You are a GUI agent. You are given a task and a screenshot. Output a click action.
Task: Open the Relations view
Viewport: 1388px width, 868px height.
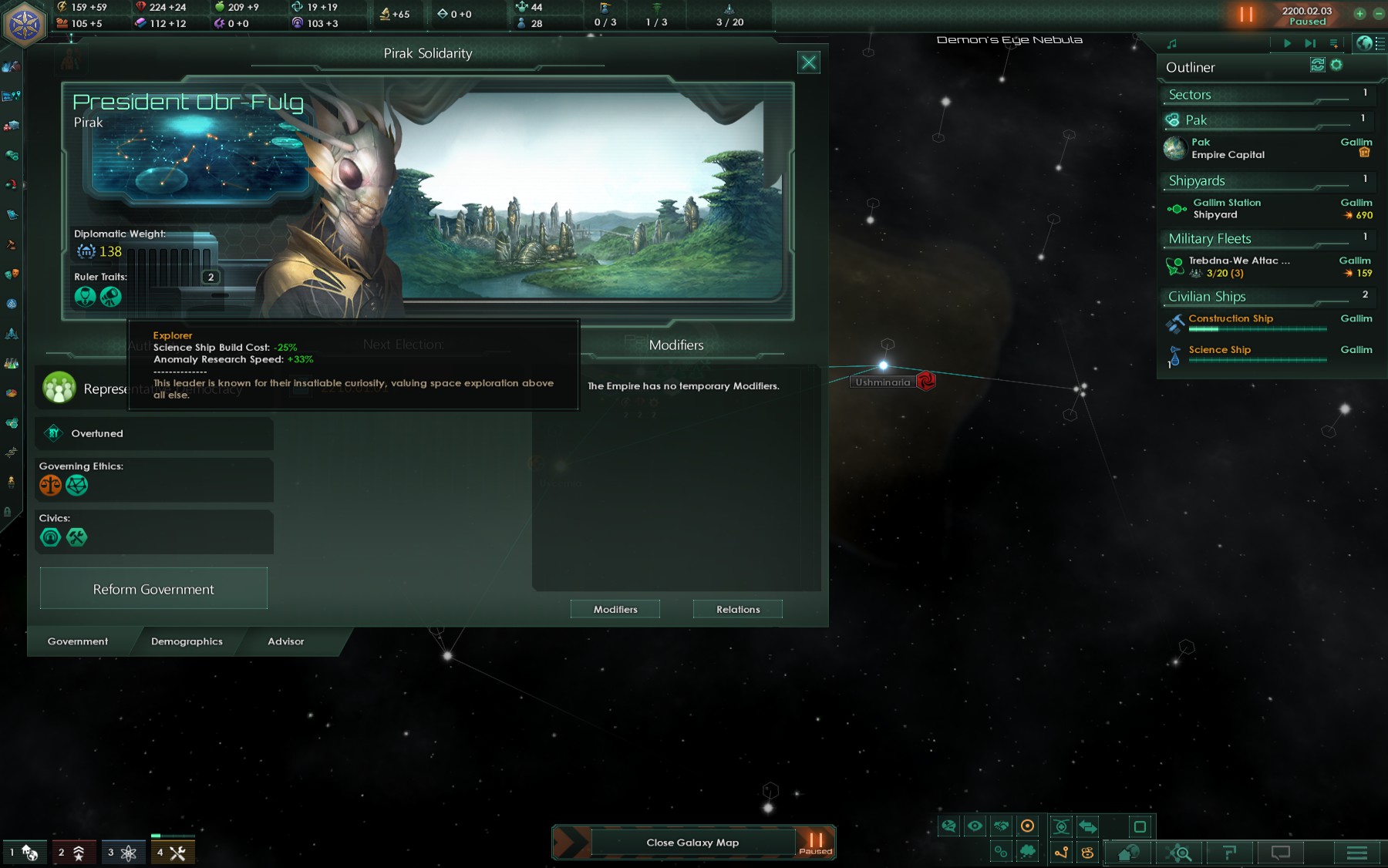tap(737, 609)
